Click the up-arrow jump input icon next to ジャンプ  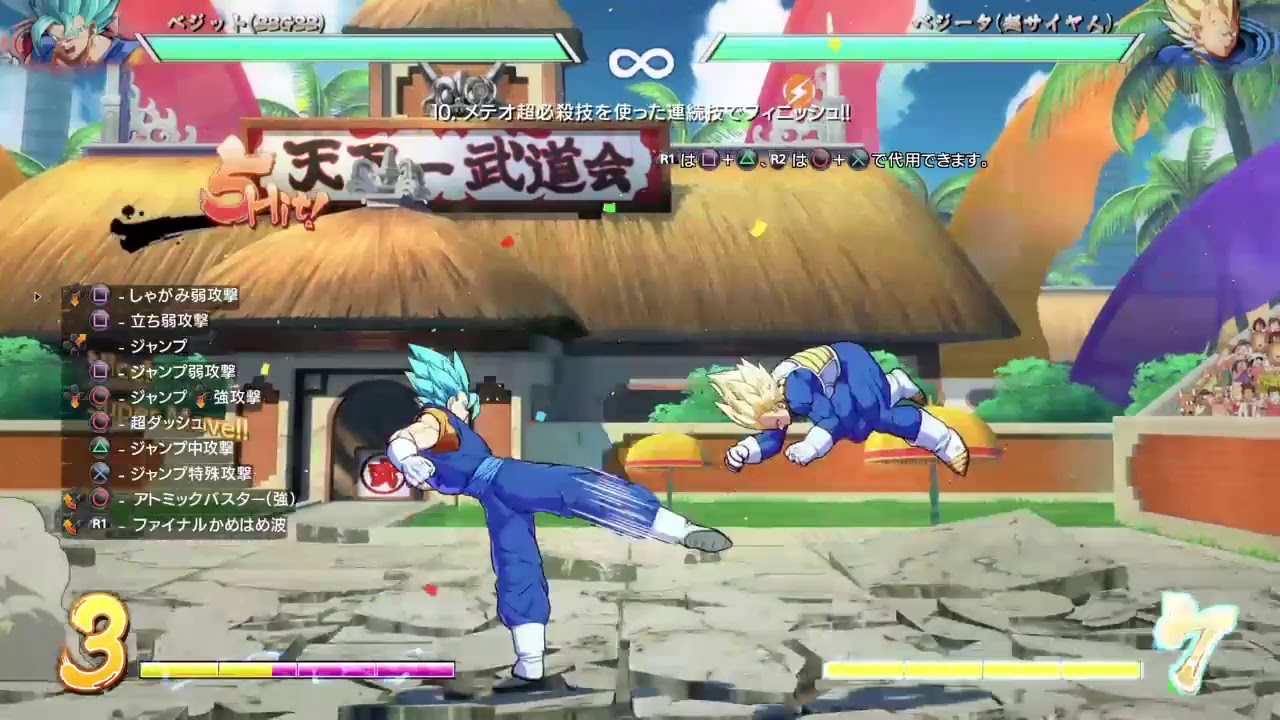click(x=80, y=340)
